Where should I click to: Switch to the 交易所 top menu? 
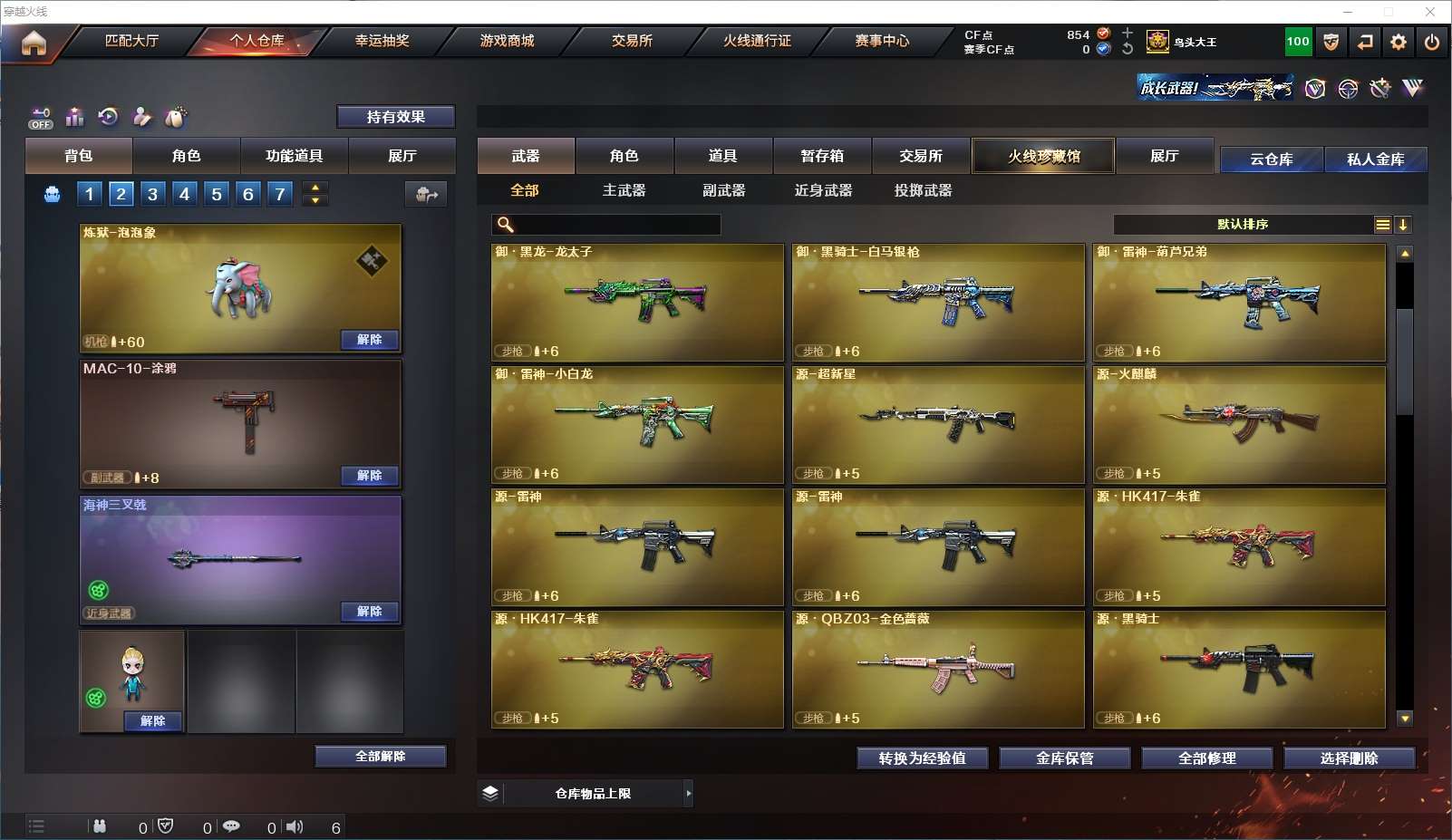(x=632, y=41)
